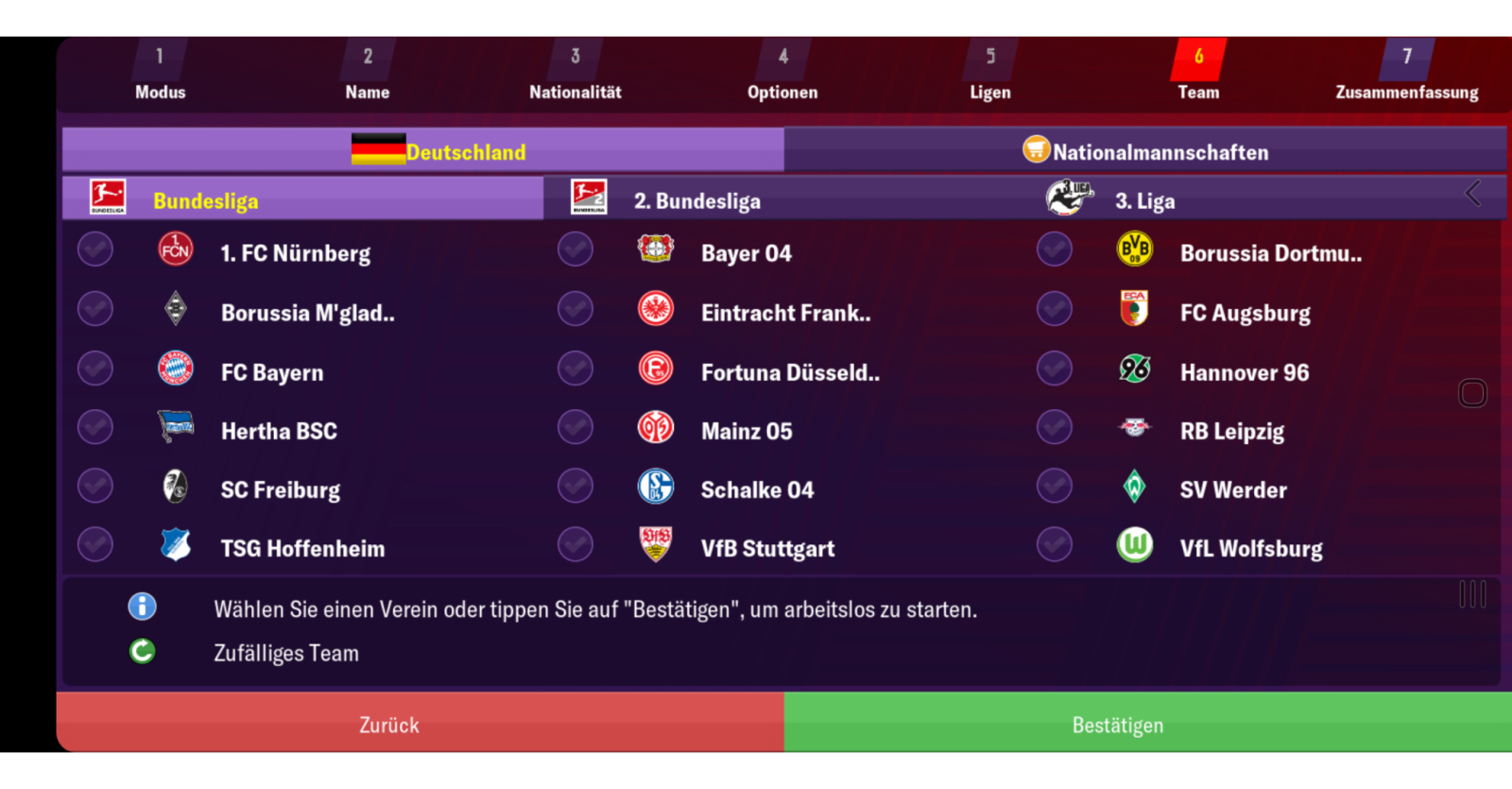This screenshot has height=789, width=1512.
Task: Choose Hertha BSC from the clubs
Action: pyautogui.click(x=279, y=431)
